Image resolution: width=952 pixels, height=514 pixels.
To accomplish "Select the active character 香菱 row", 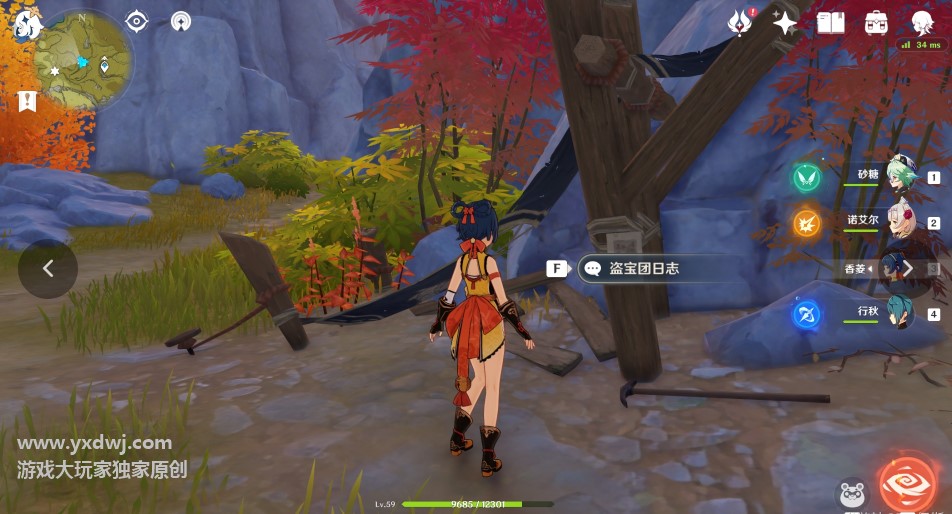I will point(890,268).
